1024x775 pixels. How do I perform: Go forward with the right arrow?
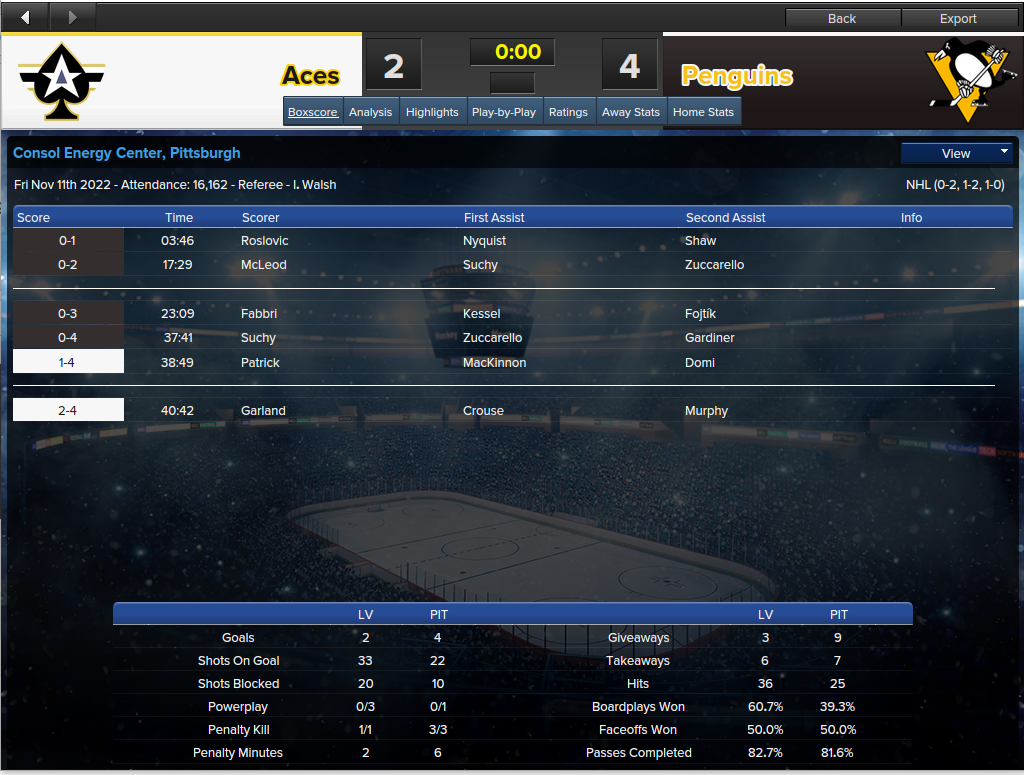72,17
